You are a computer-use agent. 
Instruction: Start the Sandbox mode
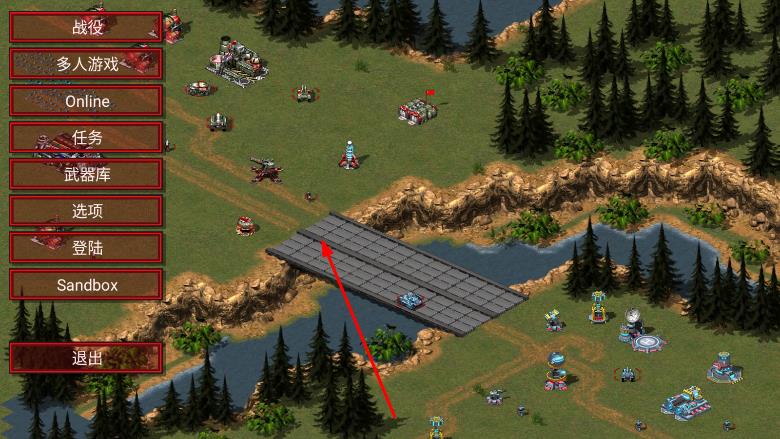(86, 285)
